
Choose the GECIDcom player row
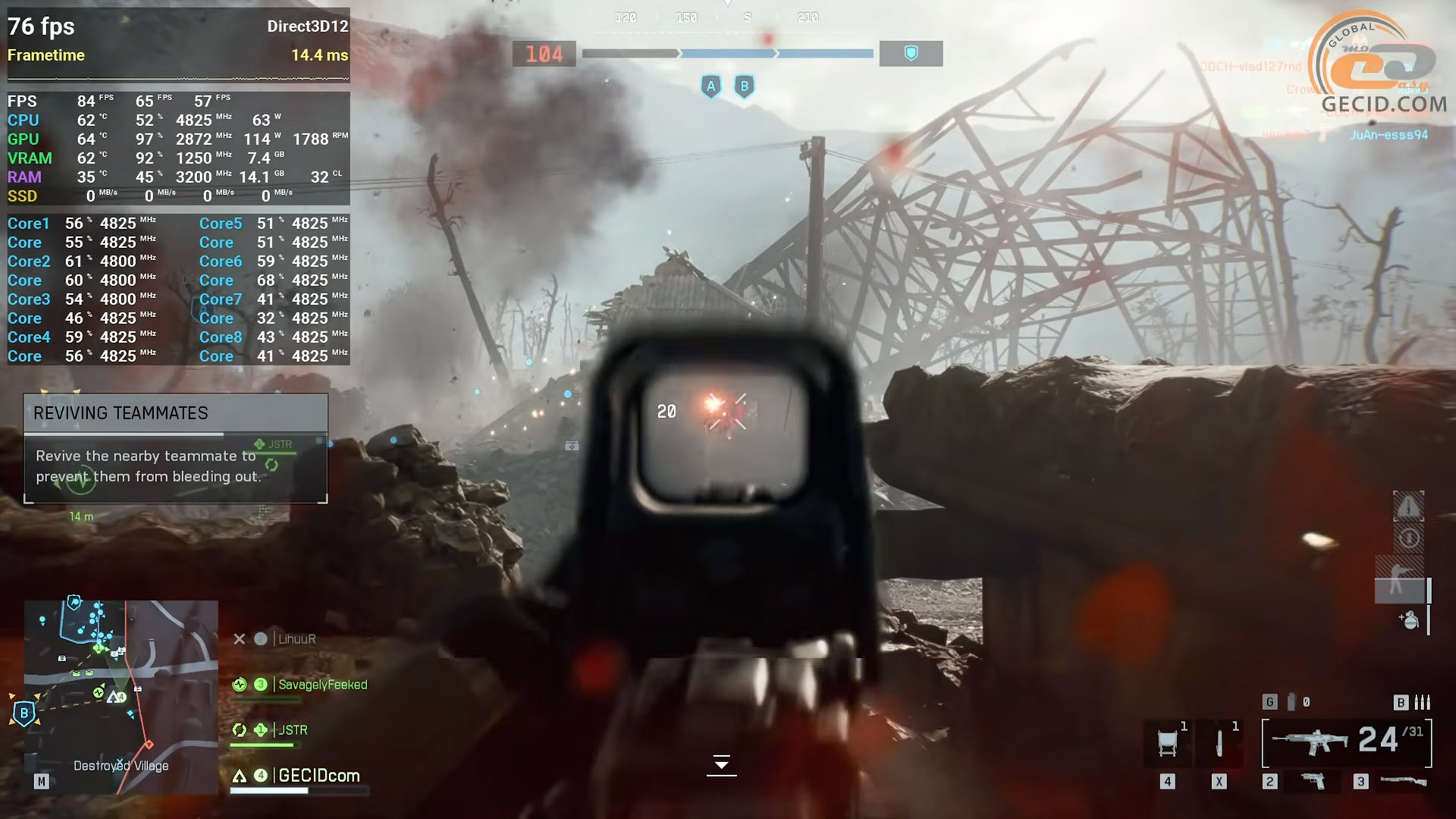pyautogui.click(x=318, y=776)
